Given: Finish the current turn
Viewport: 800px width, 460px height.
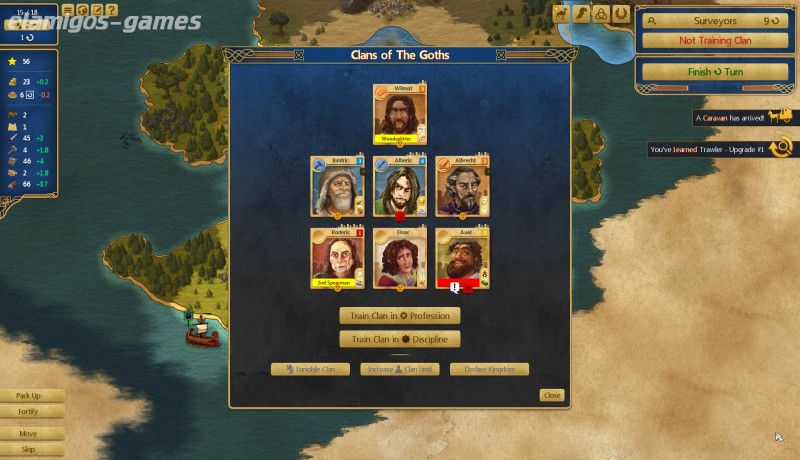Looking at the screenshot, I should [x=712, y=72].
